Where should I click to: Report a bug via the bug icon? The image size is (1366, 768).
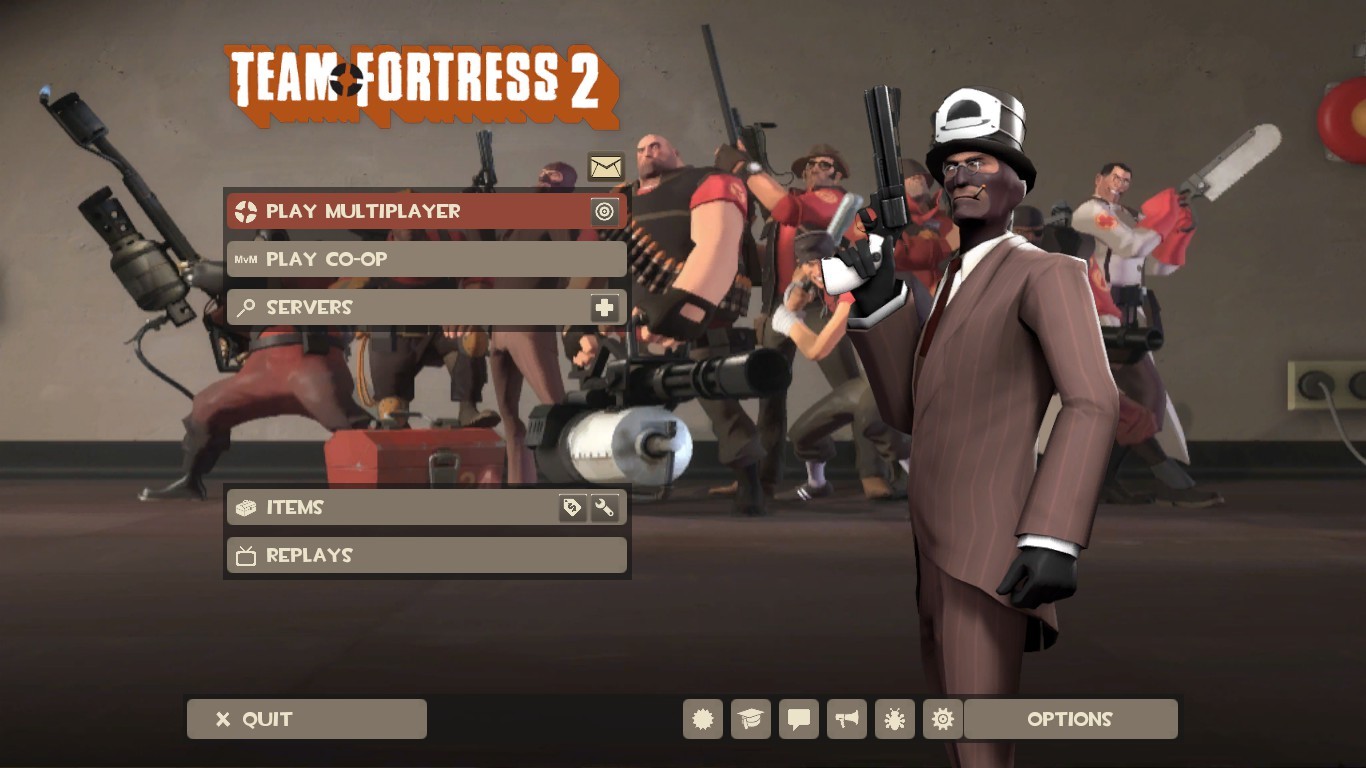pos(894,718)
